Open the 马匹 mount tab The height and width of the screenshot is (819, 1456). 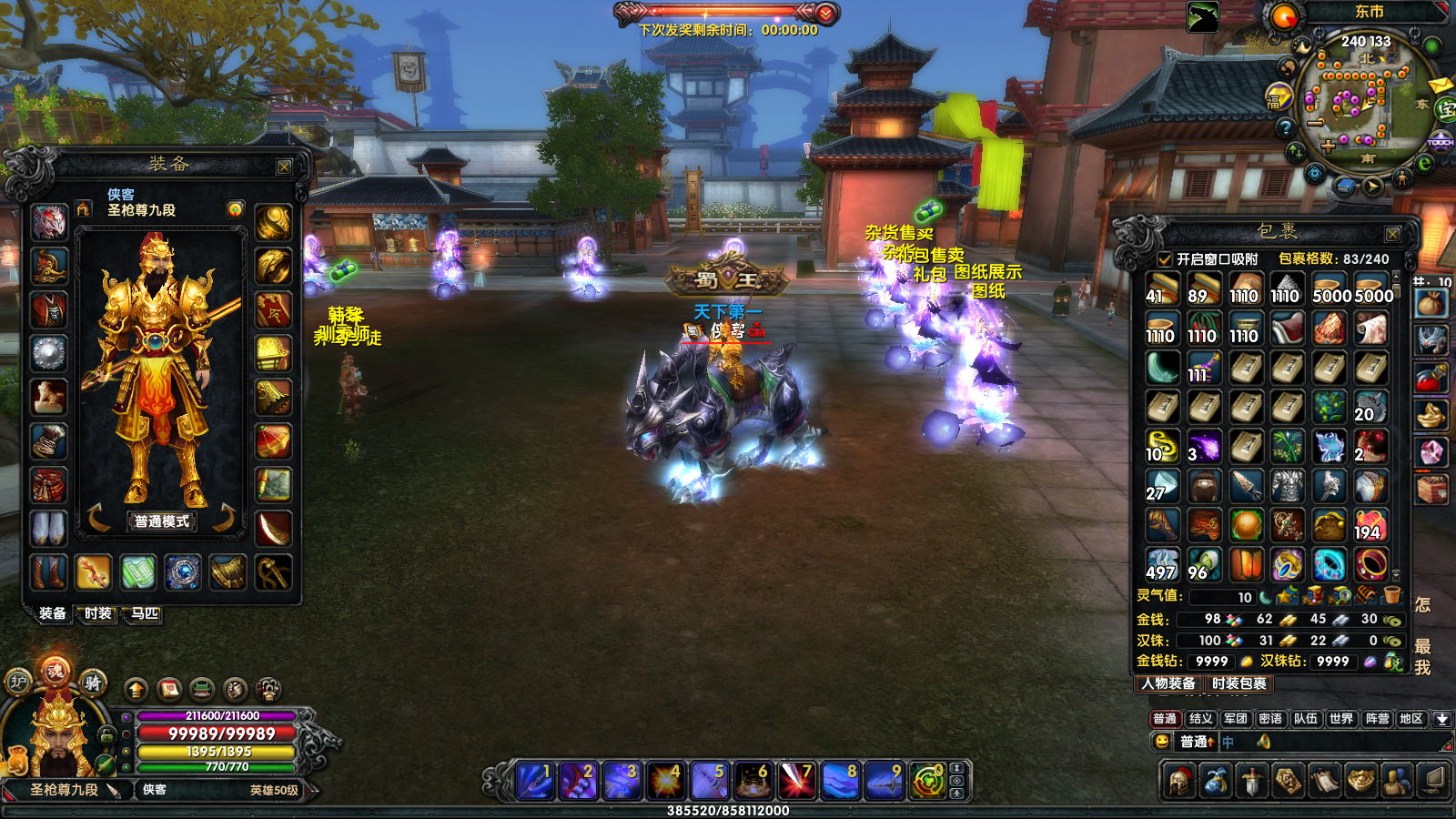[x=145, y=614]
